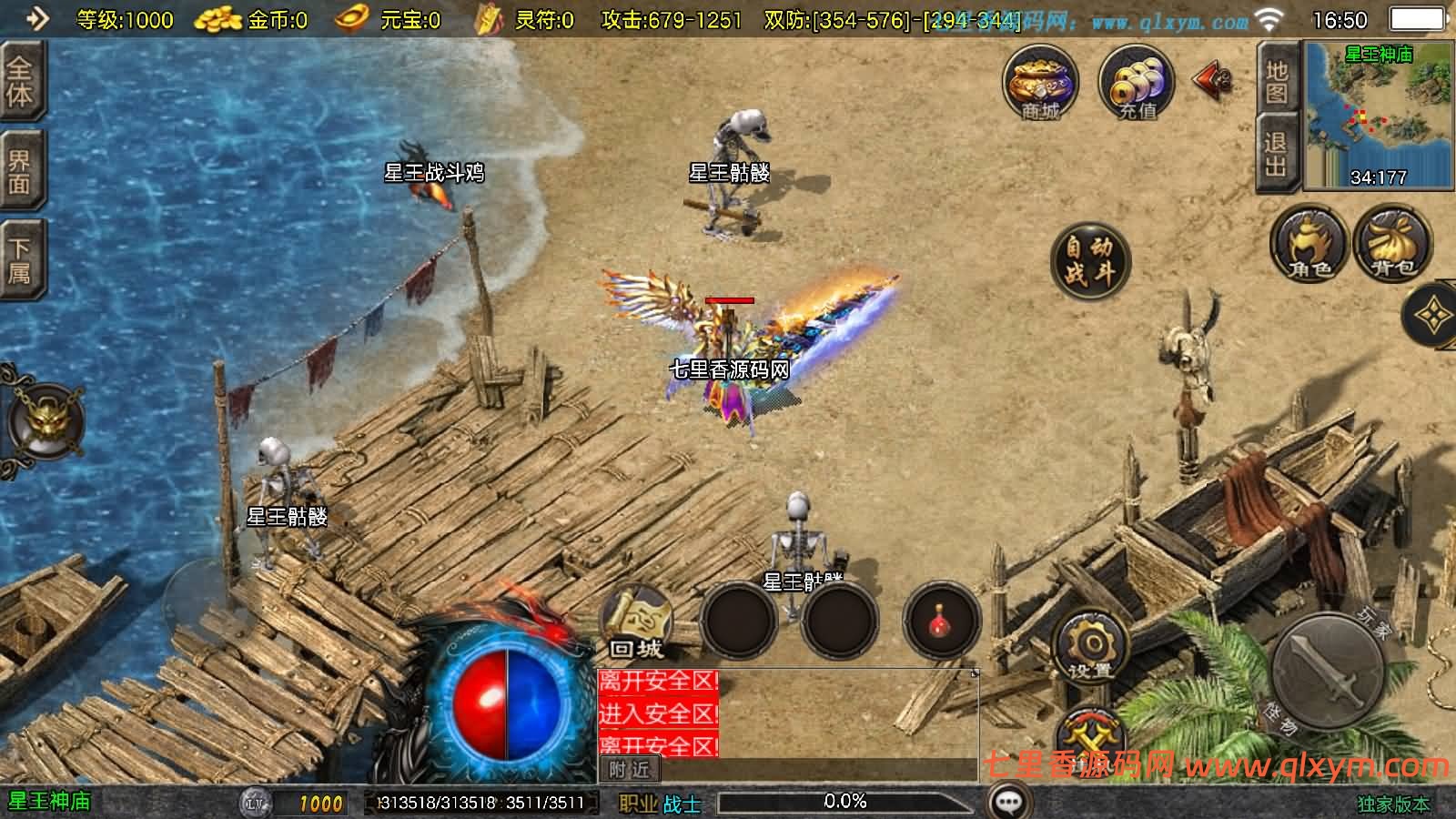
Task: Toggle 自动战斗 auto battle
Action: (x=1089, y=260)
